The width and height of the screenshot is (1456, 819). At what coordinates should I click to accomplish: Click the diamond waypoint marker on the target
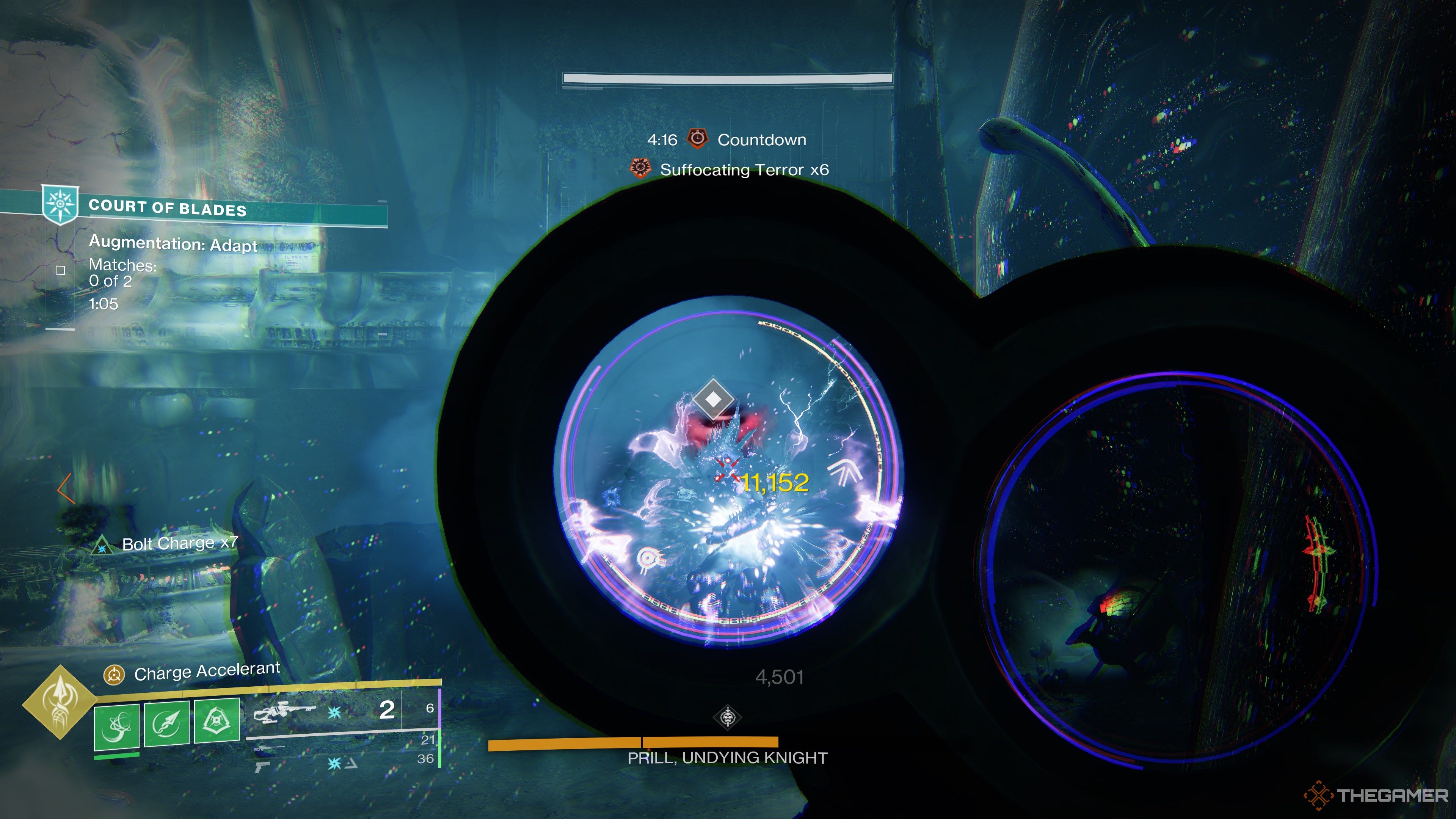pyautogui.click(x=713, y=399)
